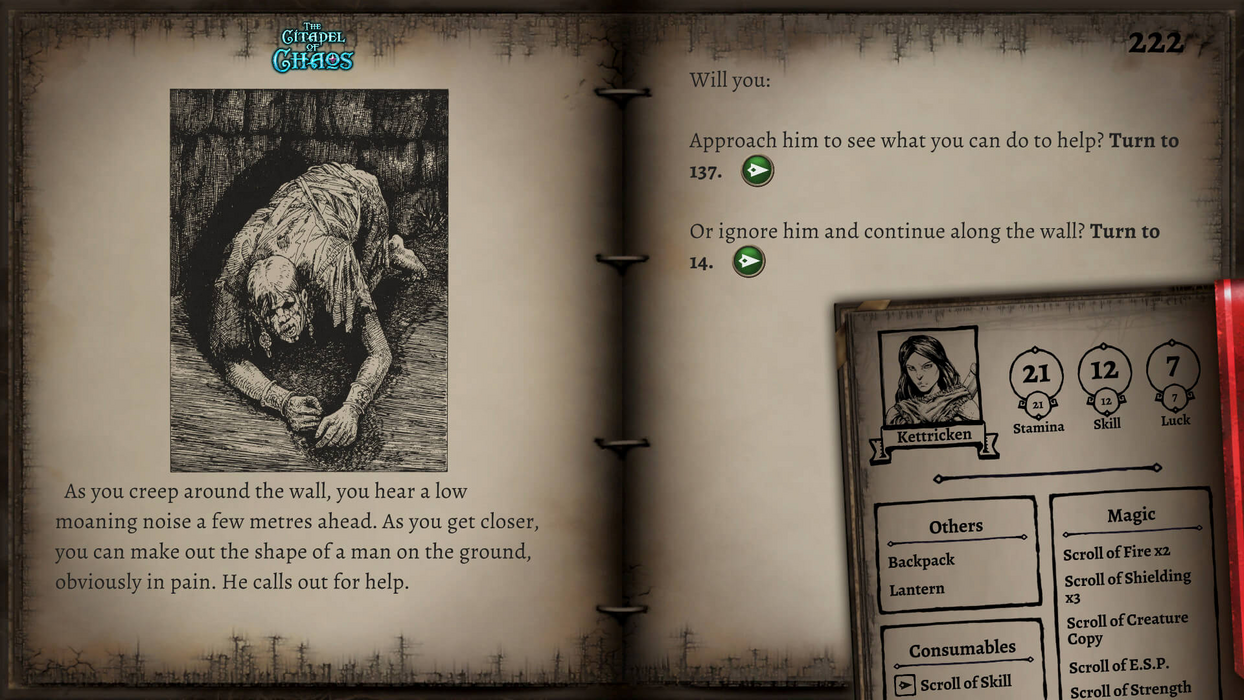Pick the Scroll of Creature Copy entry
1244x700 pixels.
1126,628
